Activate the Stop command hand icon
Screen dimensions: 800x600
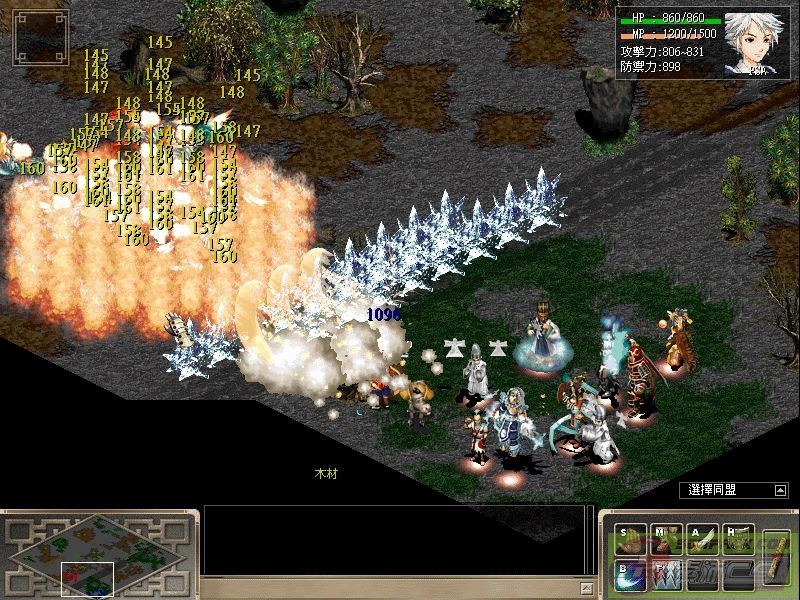630,541
